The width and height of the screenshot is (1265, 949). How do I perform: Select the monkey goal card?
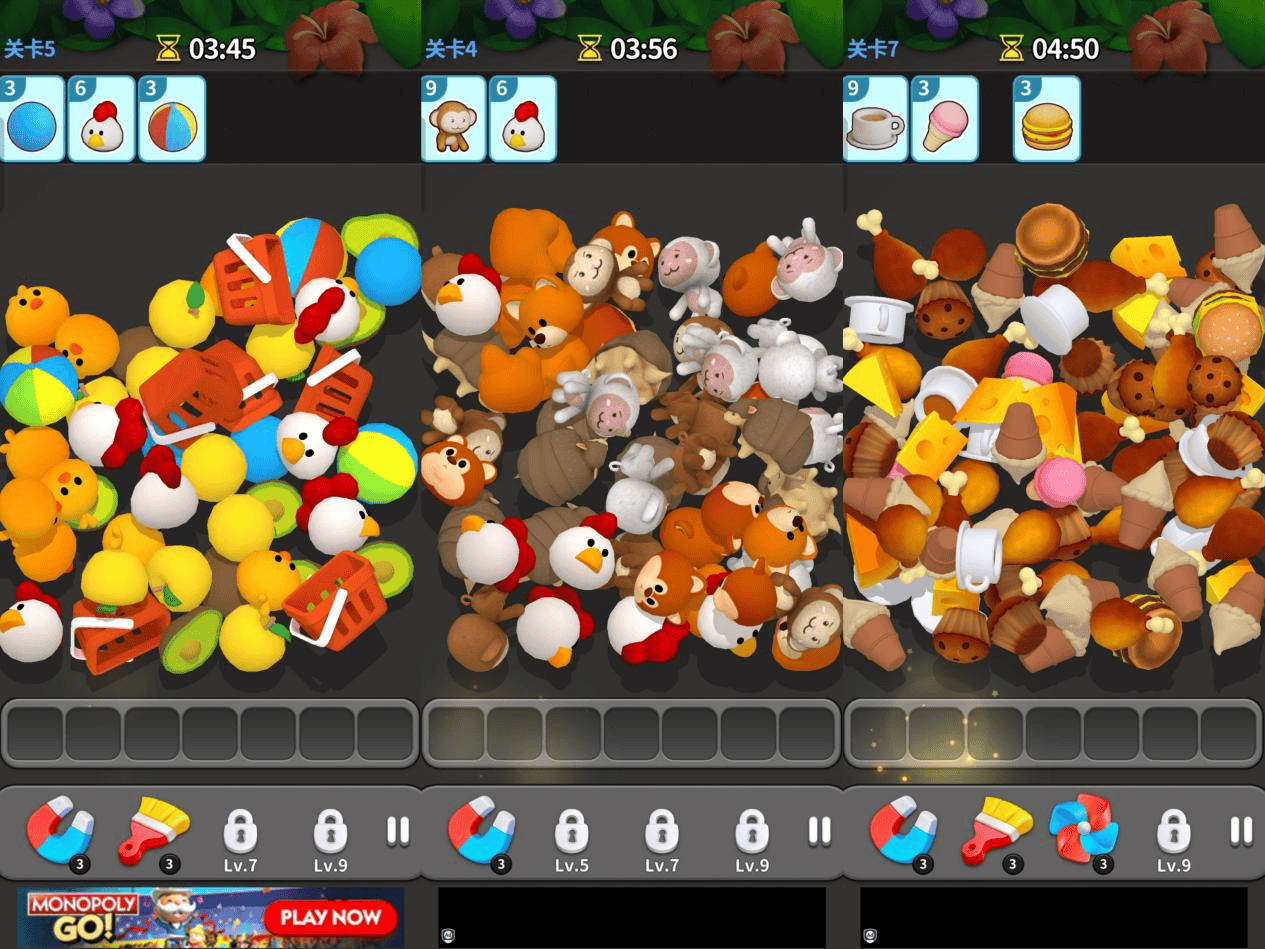(454, 119)
